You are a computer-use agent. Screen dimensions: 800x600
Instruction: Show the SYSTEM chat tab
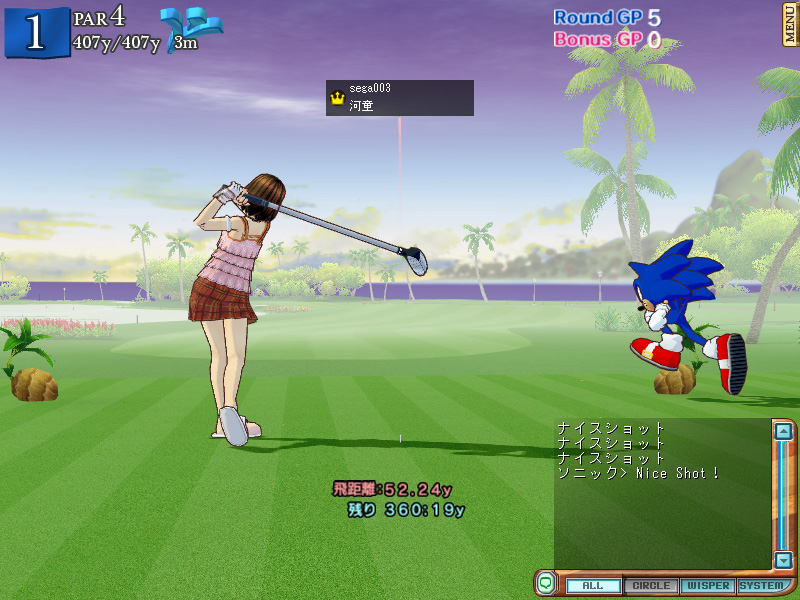pos(762,586)
